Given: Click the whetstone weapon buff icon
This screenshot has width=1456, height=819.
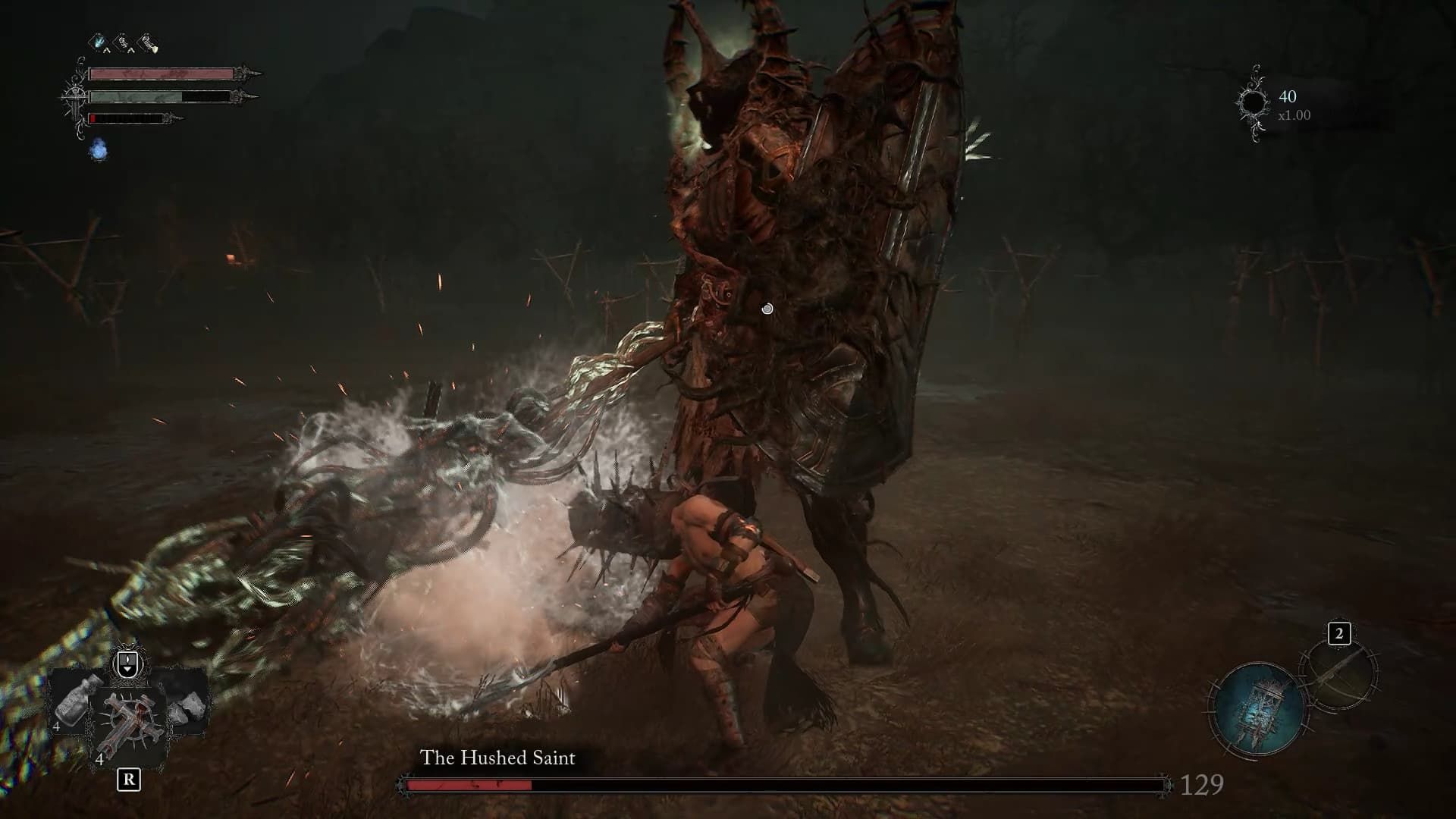Looking at the screenshot, I should (146, 41).
